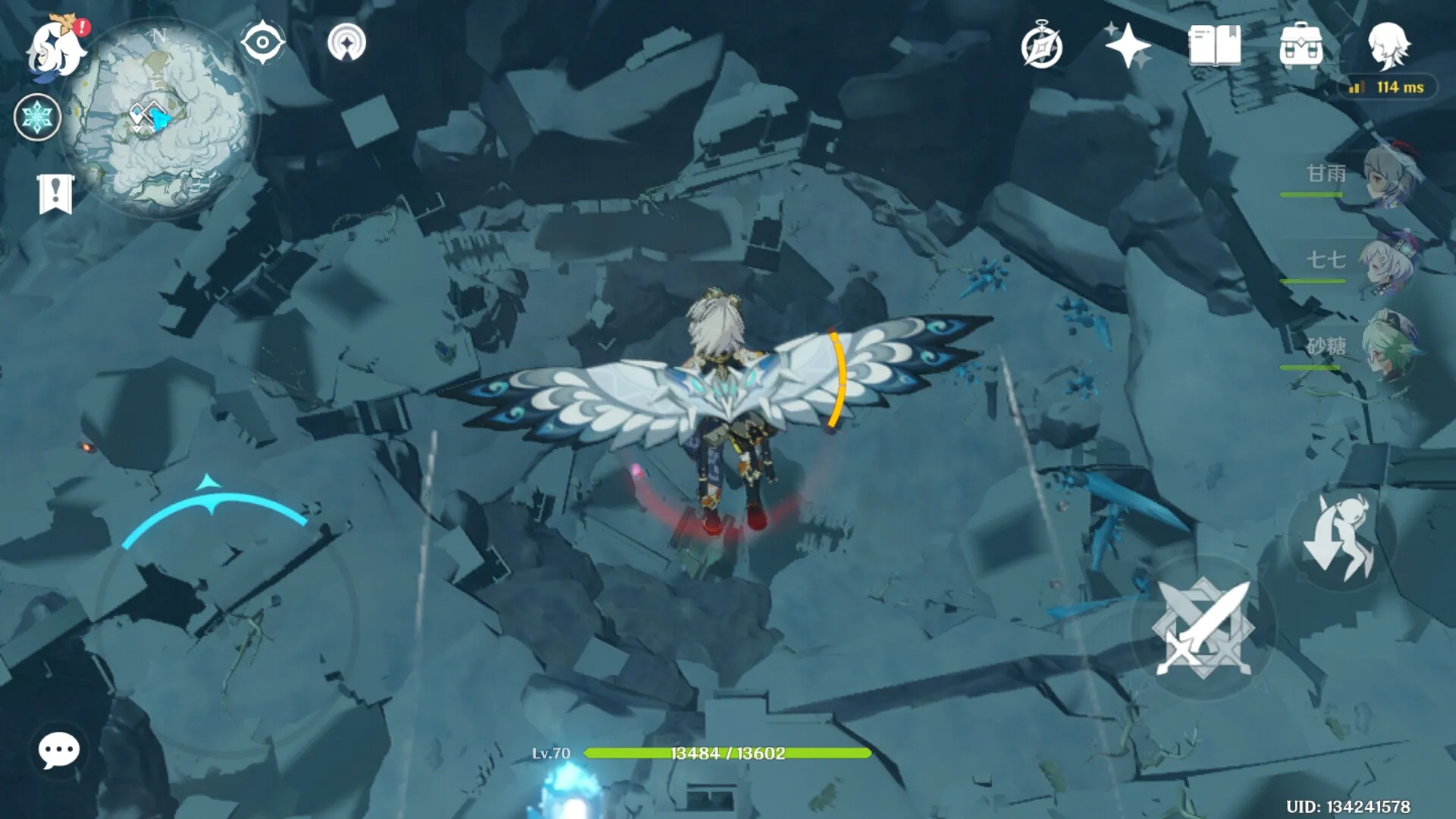
Task: Open the quest navigation banner icon
Action: (55, 193)
